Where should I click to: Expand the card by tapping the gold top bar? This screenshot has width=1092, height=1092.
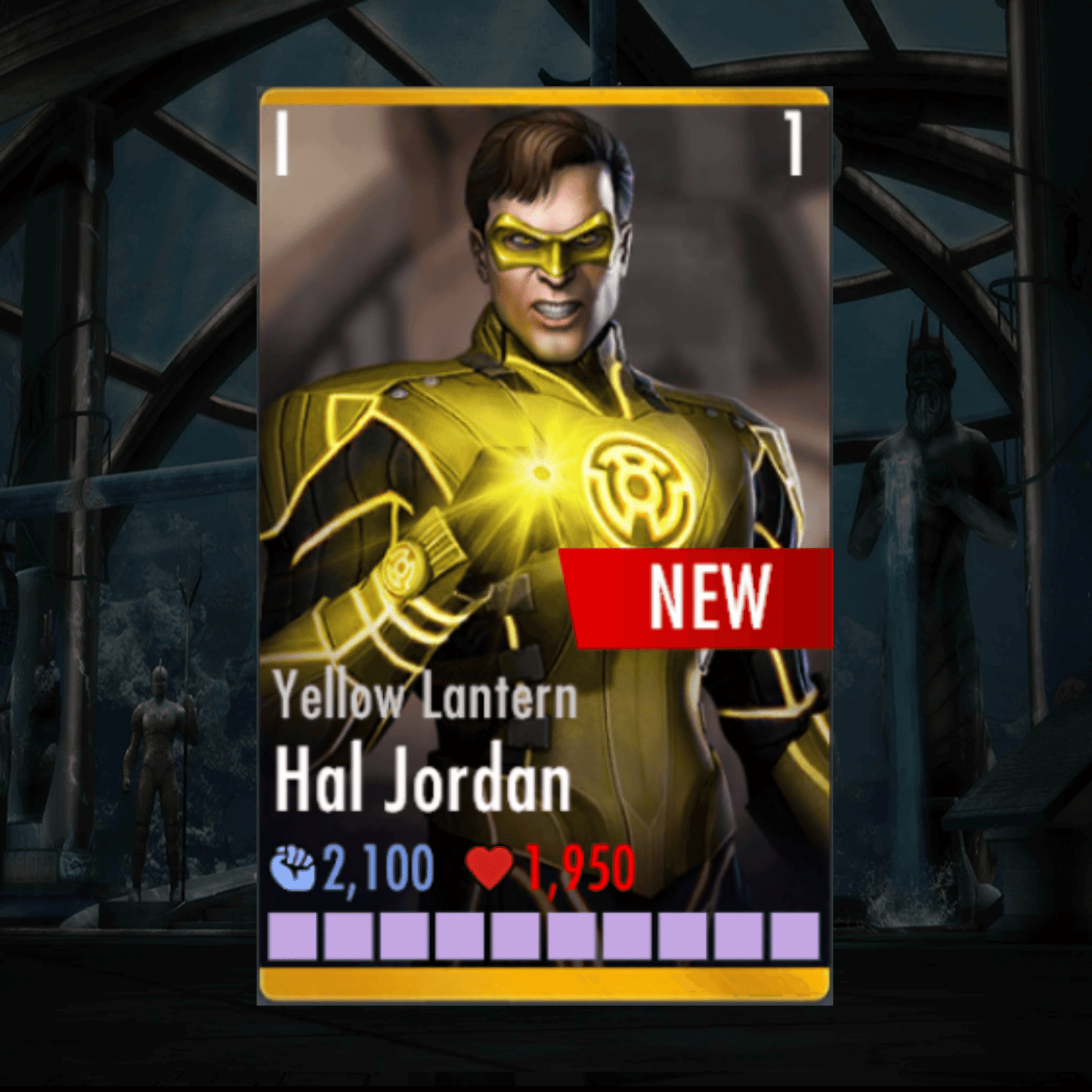point(546,97)
